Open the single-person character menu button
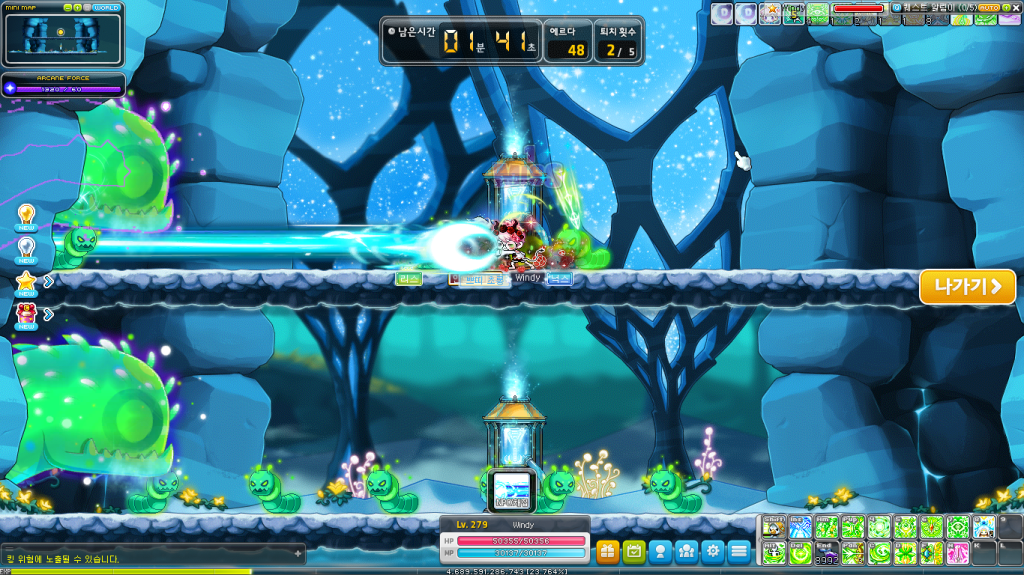 tap(660, 550)
